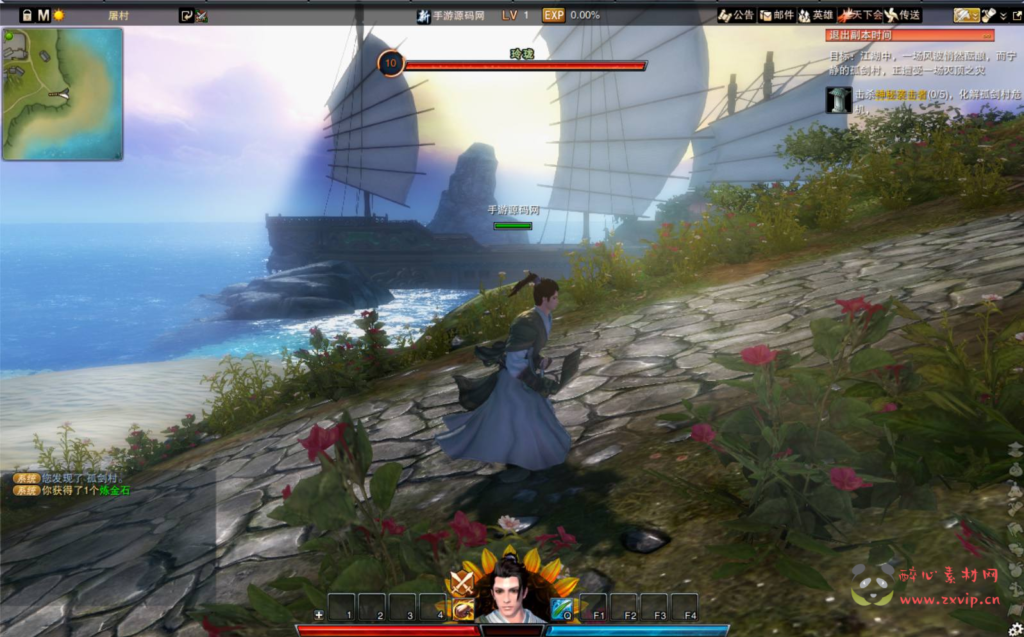Use the 传送 teleport button
Viewport: 1024px width, 637px height.
[x=903, y=15]
